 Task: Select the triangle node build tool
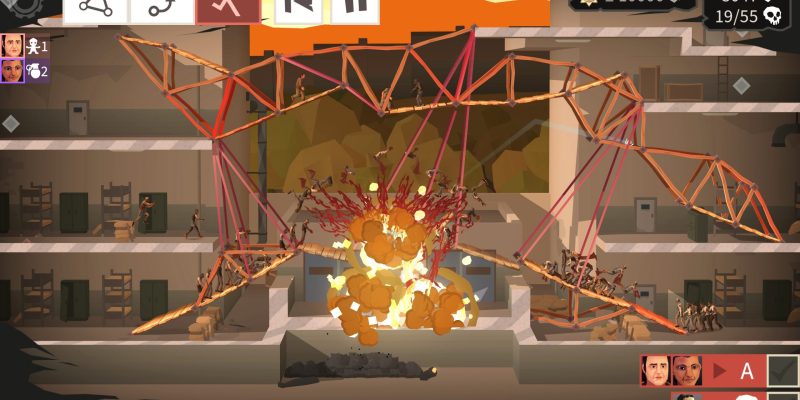click(x=96, y=8)
